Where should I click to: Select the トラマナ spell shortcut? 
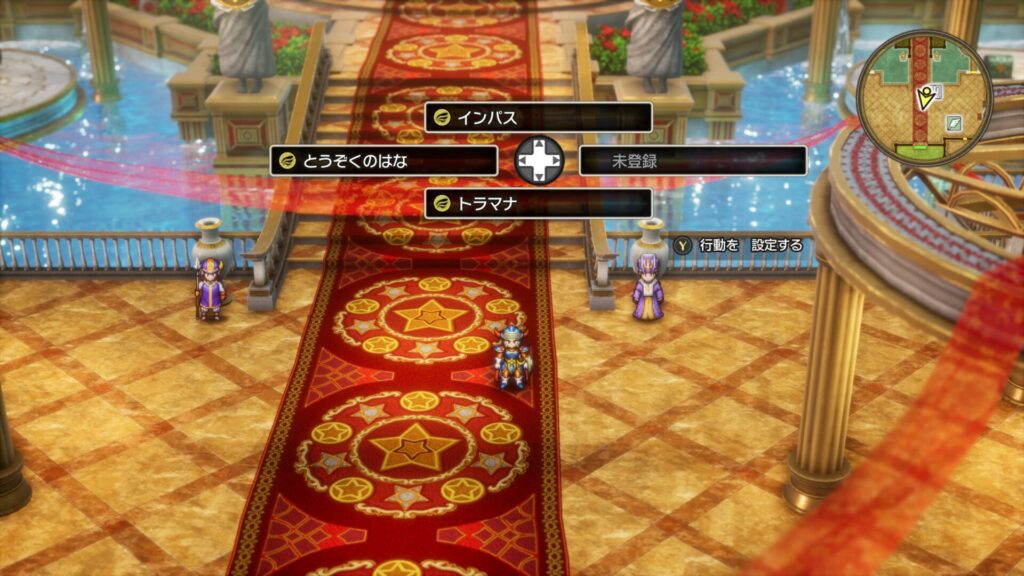click(x=538, y=204)
